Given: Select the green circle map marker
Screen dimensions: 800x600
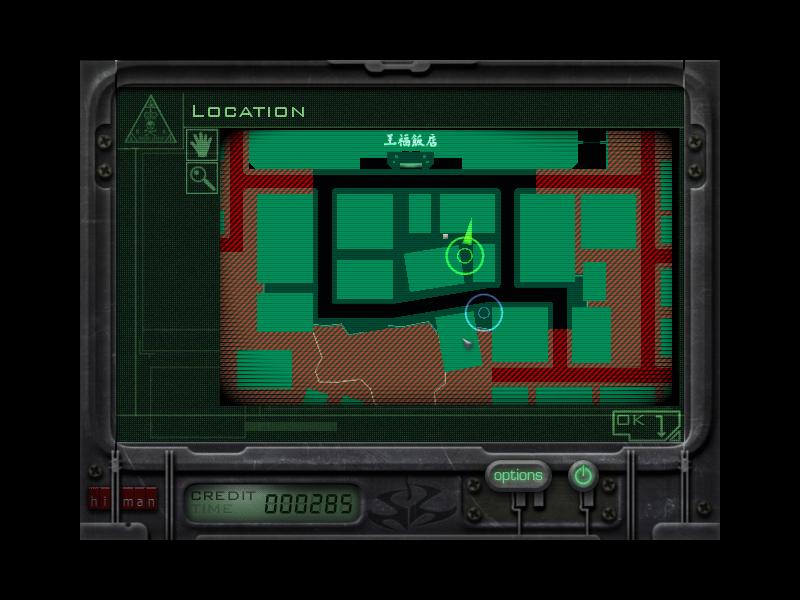Looking at the screenshot, I should pyautogui.click(x=464, y=257).
